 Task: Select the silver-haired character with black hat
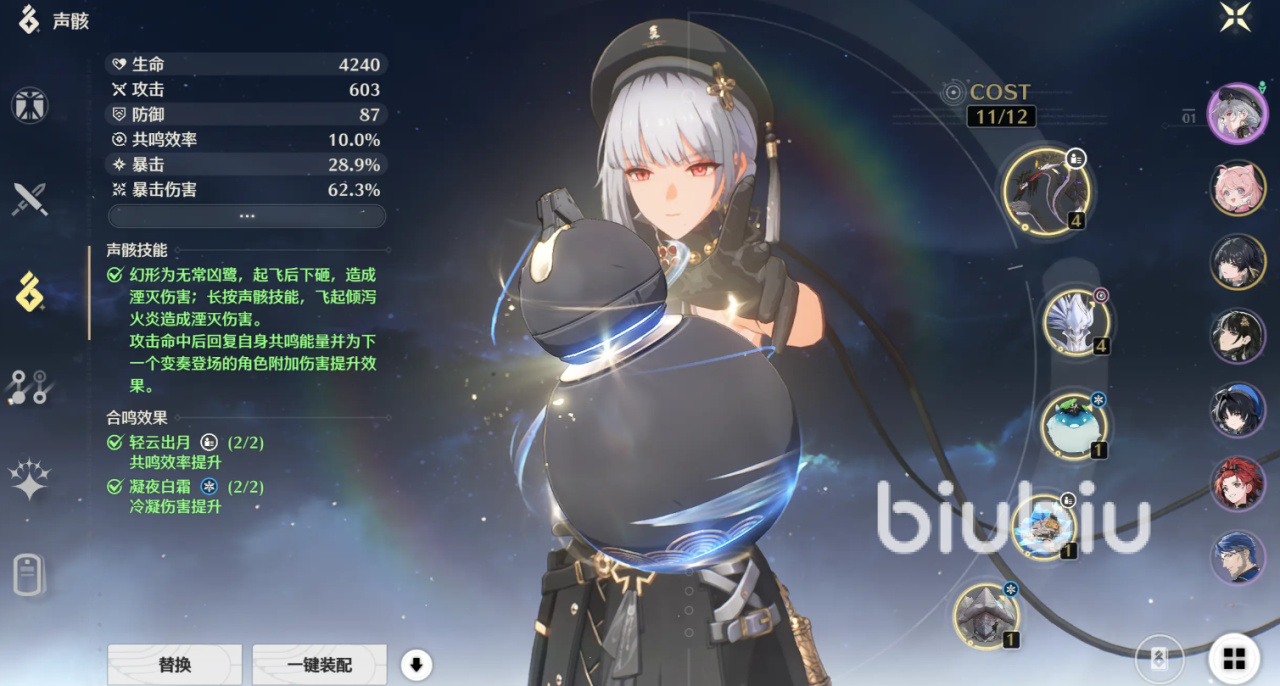point(1238,113)
